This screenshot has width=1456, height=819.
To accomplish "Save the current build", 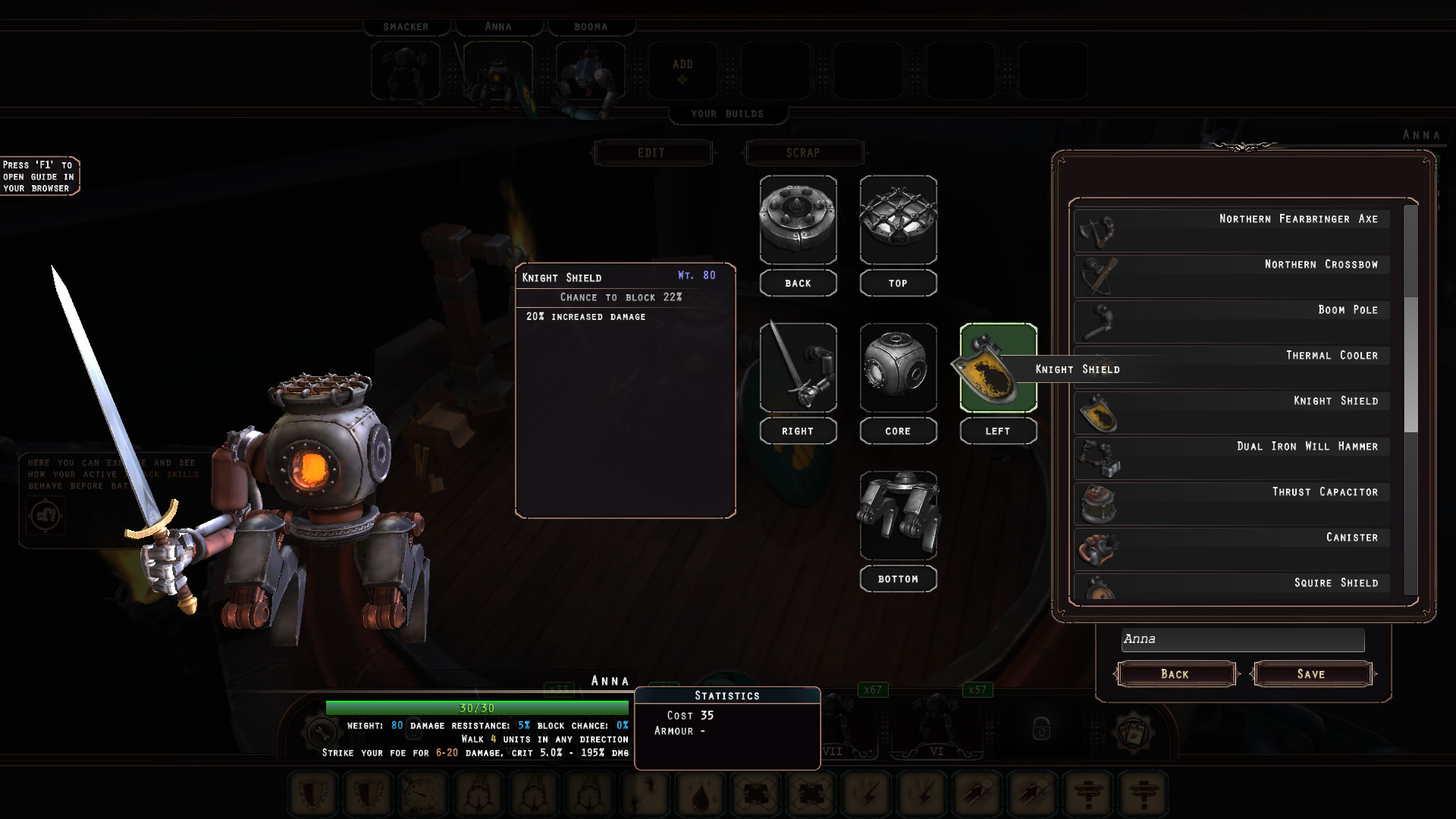I will [x=1311, y=673].
